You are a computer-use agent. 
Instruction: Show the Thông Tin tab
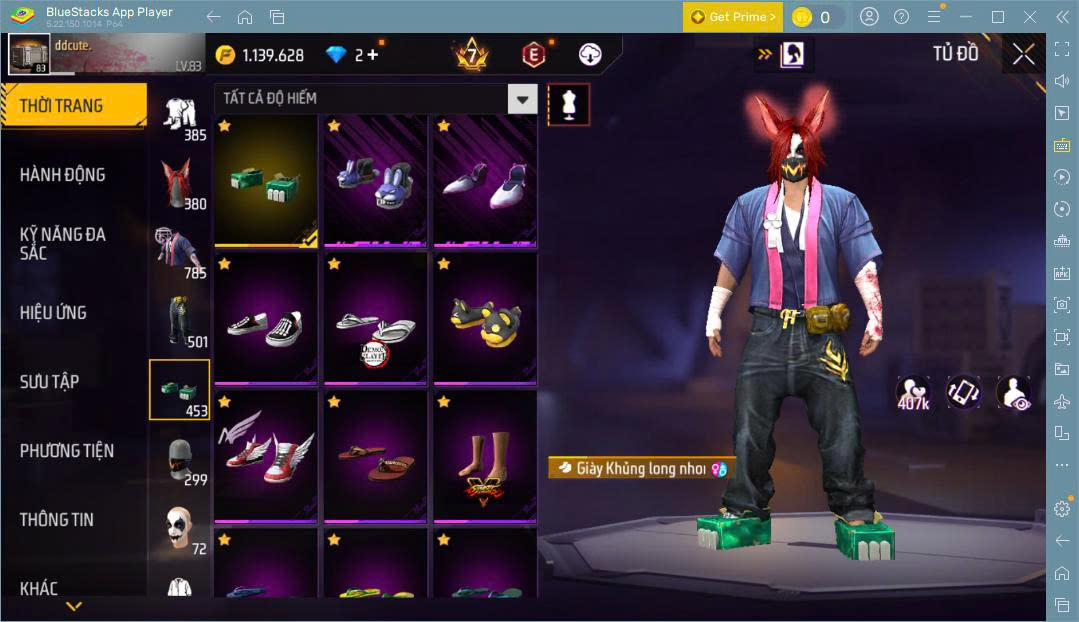click(x=56, y=520)
